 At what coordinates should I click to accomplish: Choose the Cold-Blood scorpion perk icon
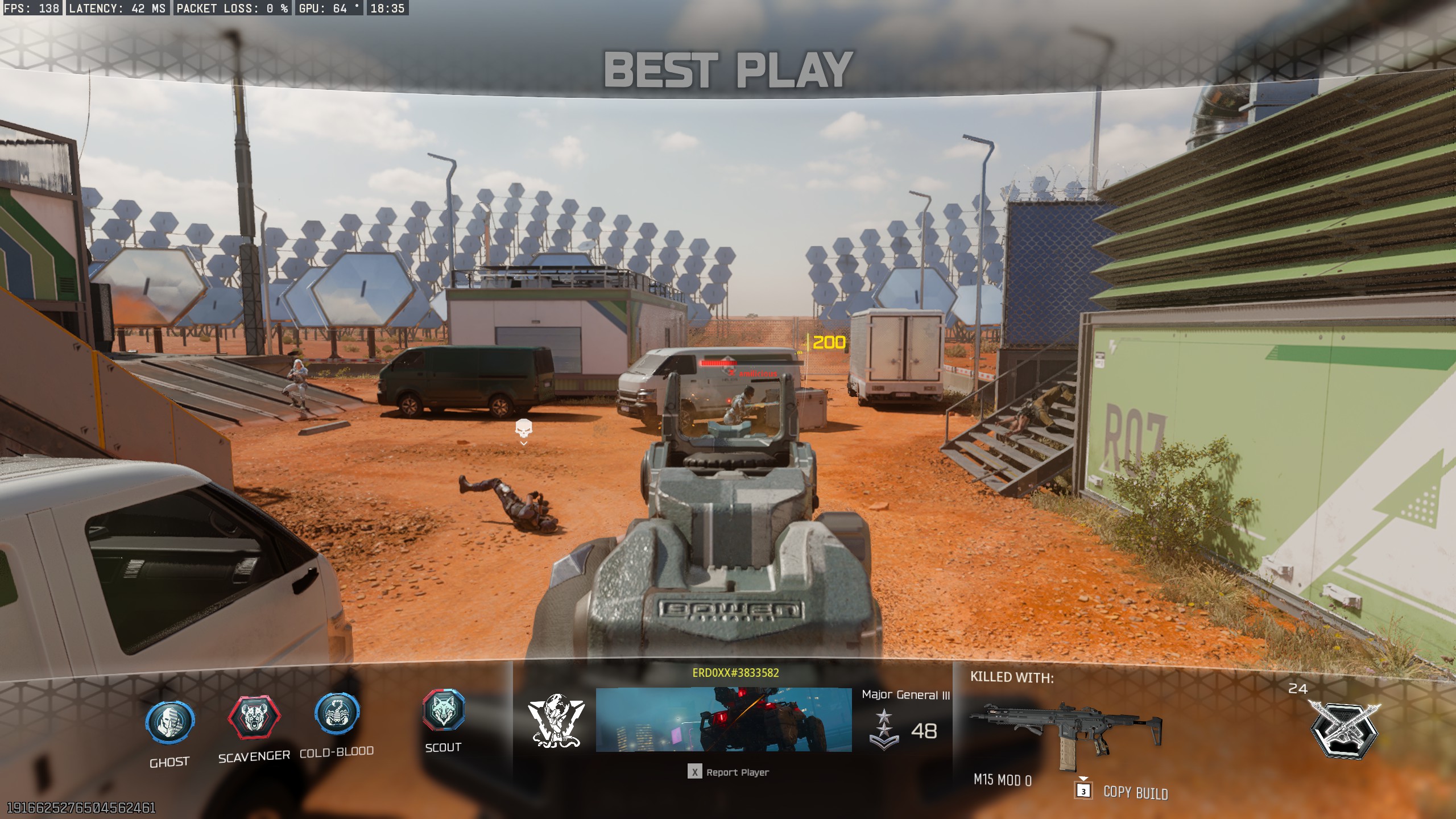point(337,714)
